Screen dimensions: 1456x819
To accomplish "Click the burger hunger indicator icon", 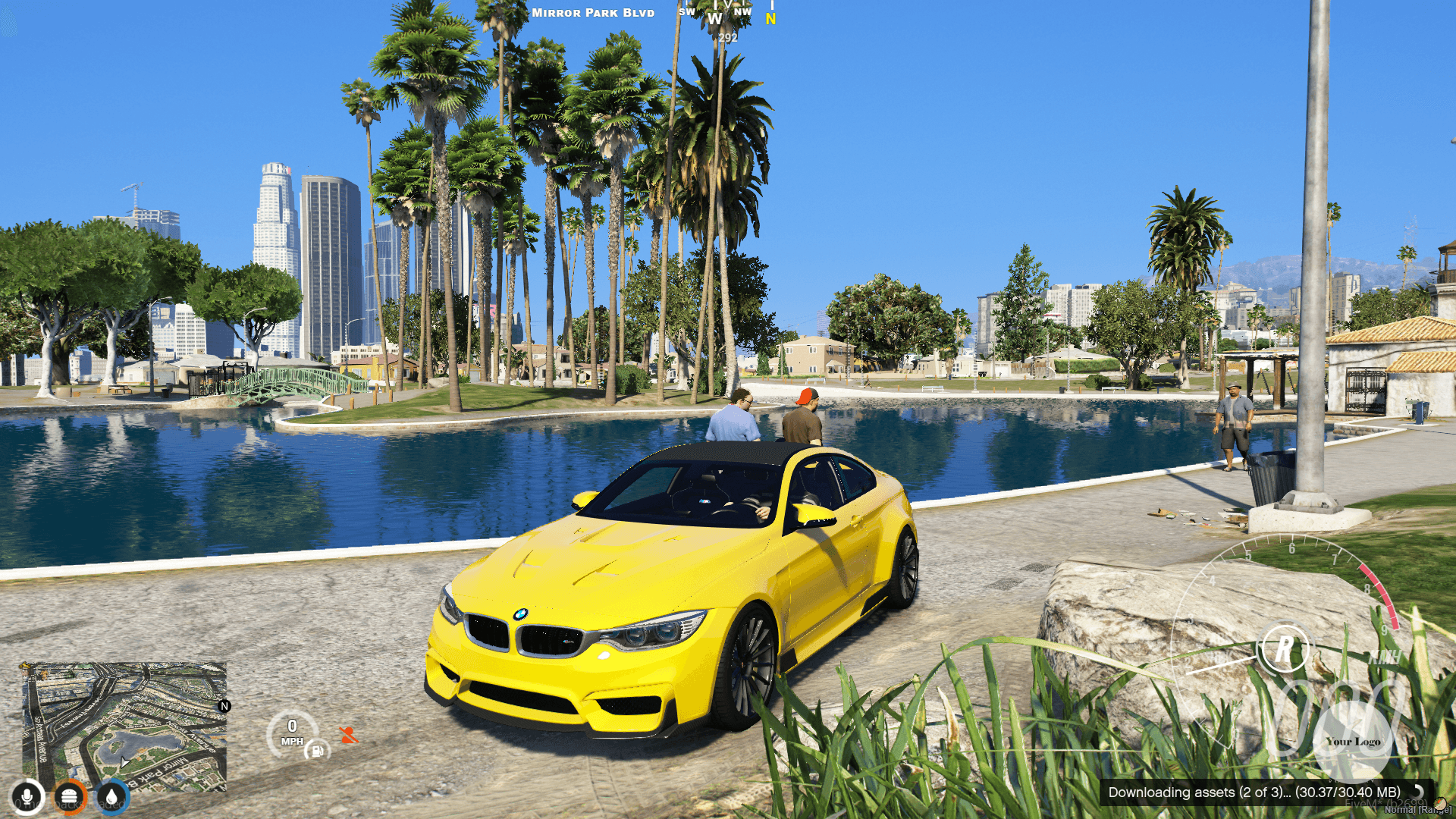I will 68,795.
